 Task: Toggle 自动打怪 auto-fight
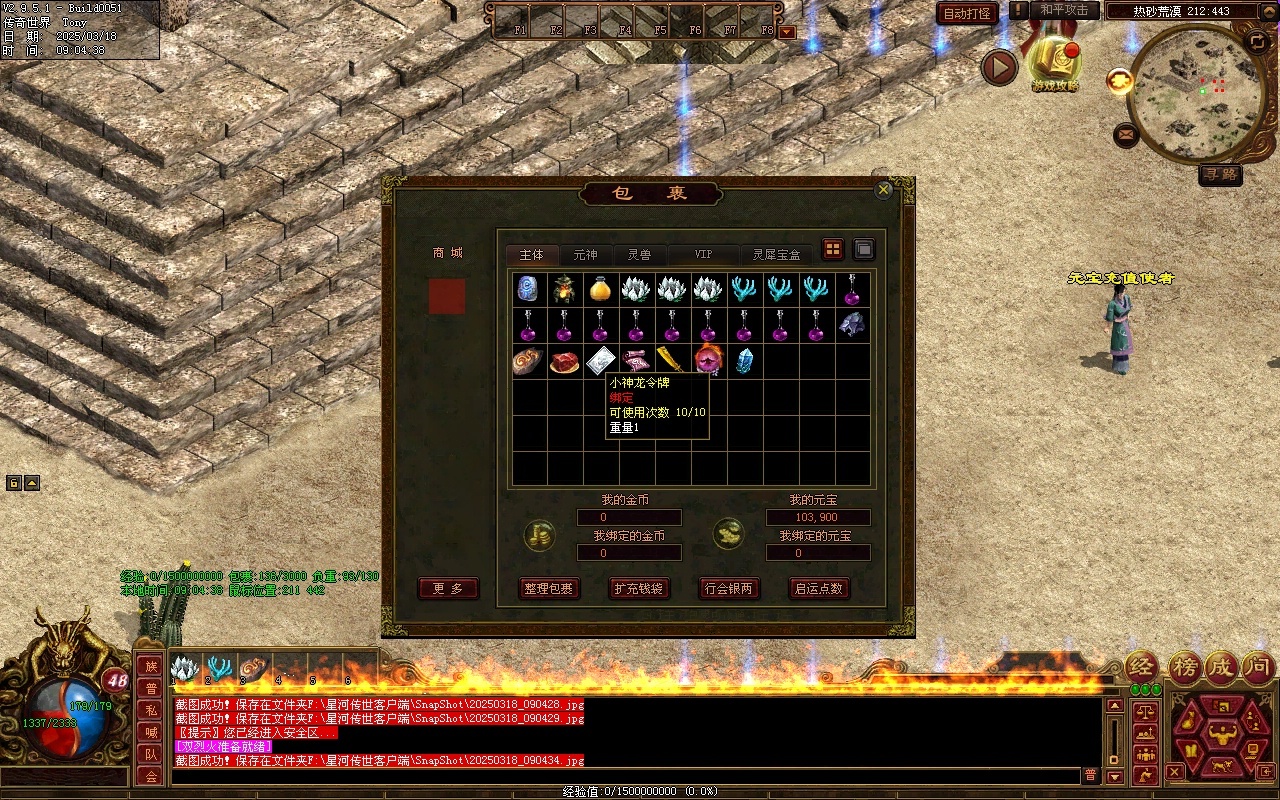(x=968, y=13)
